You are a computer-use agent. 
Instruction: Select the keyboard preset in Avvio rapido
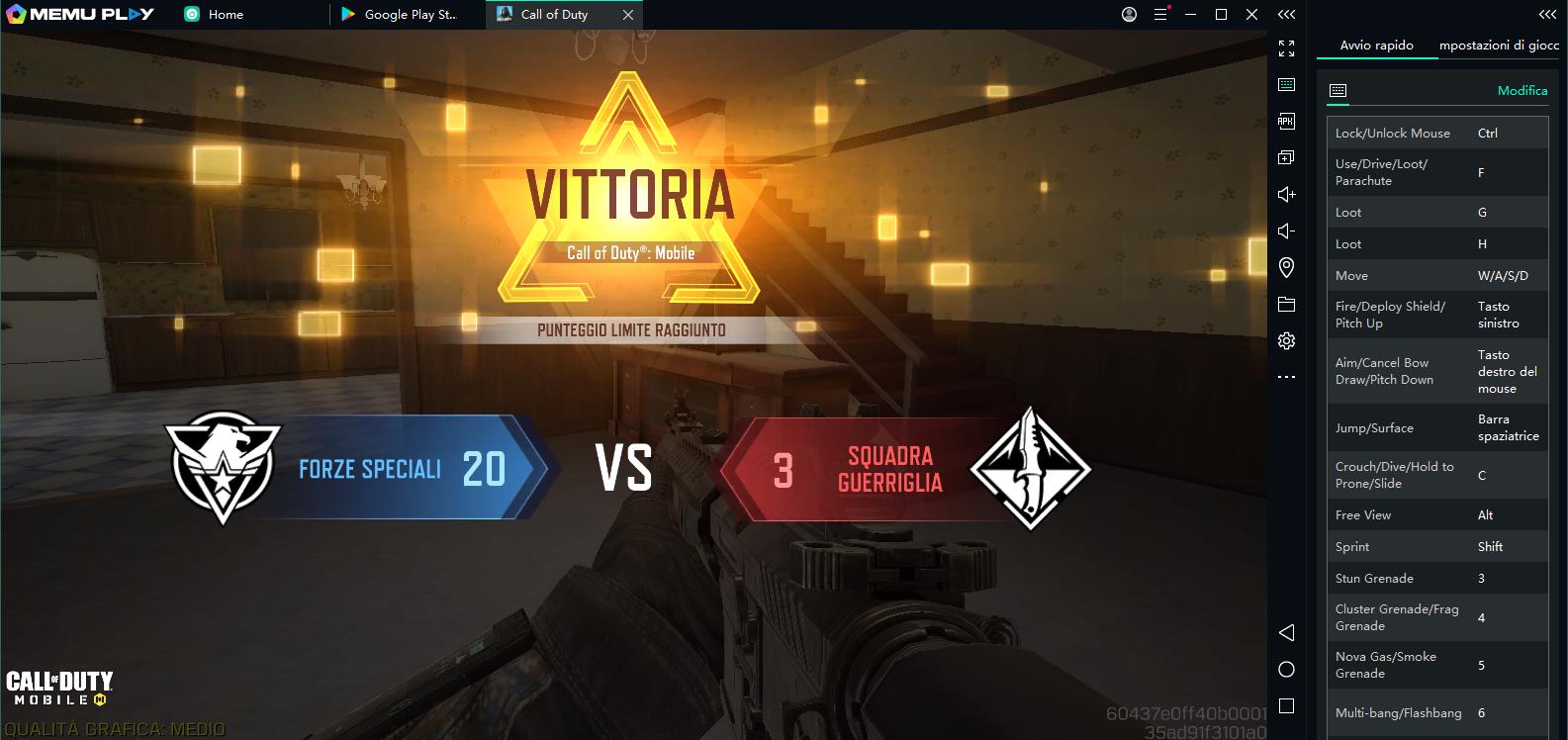[1338, 90]
